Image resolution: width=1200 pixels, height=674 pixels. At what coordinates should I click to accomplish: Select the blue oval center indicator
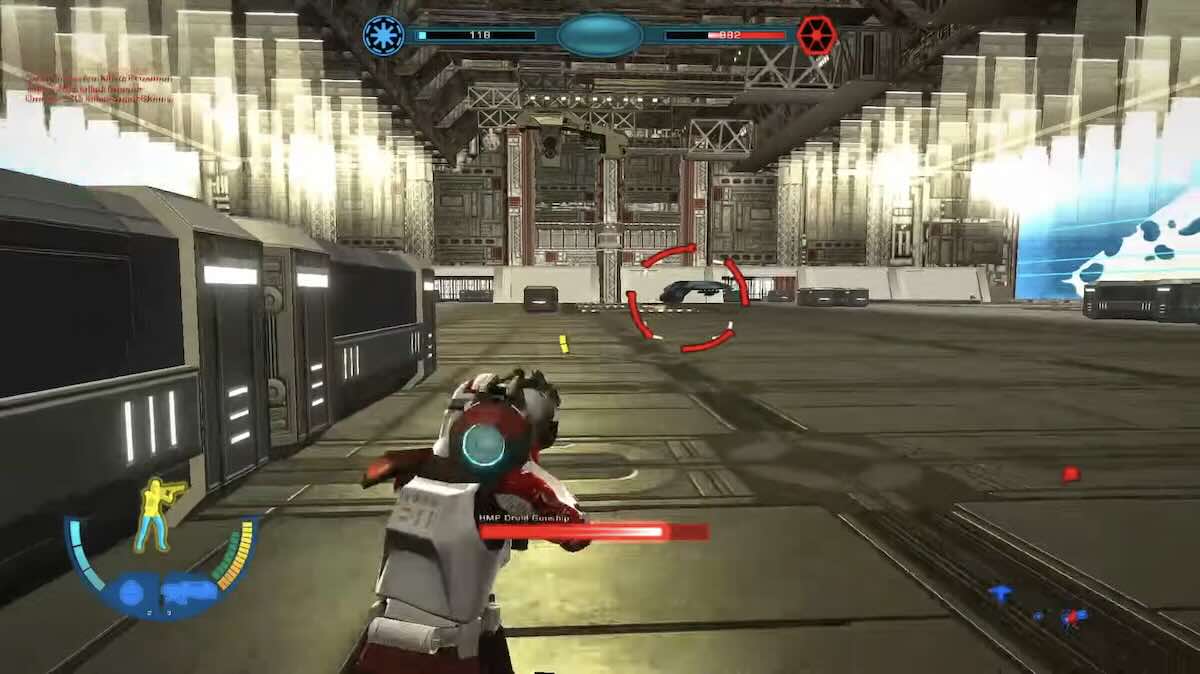click(x=599, y=36)
